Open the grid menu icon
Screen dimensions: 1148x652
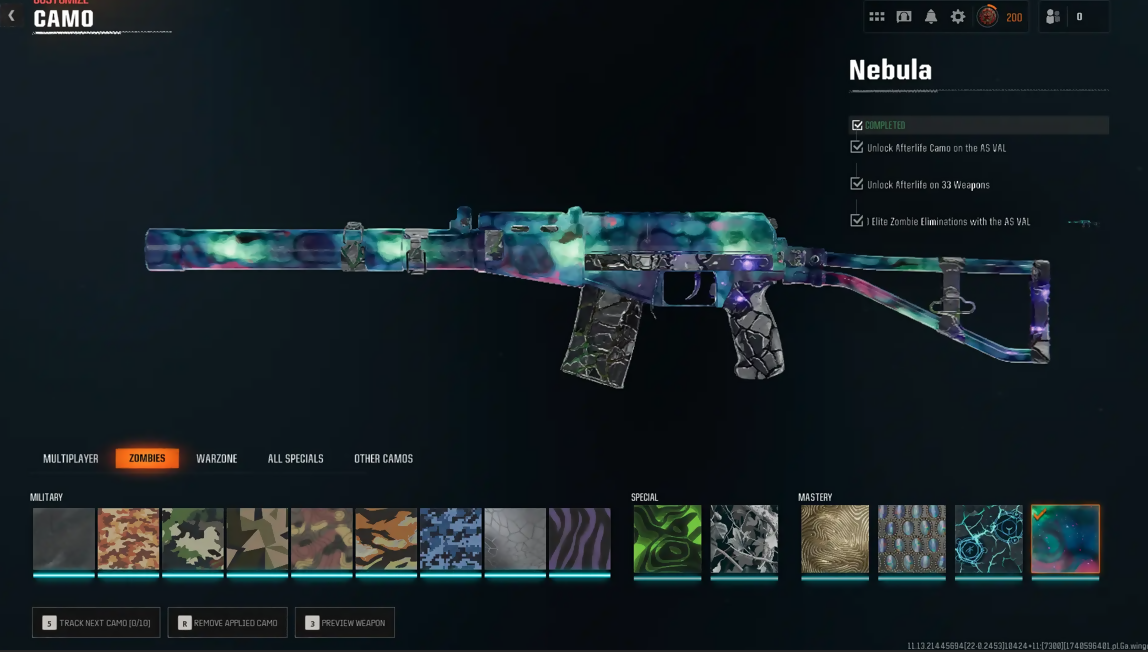pos(877,17)
